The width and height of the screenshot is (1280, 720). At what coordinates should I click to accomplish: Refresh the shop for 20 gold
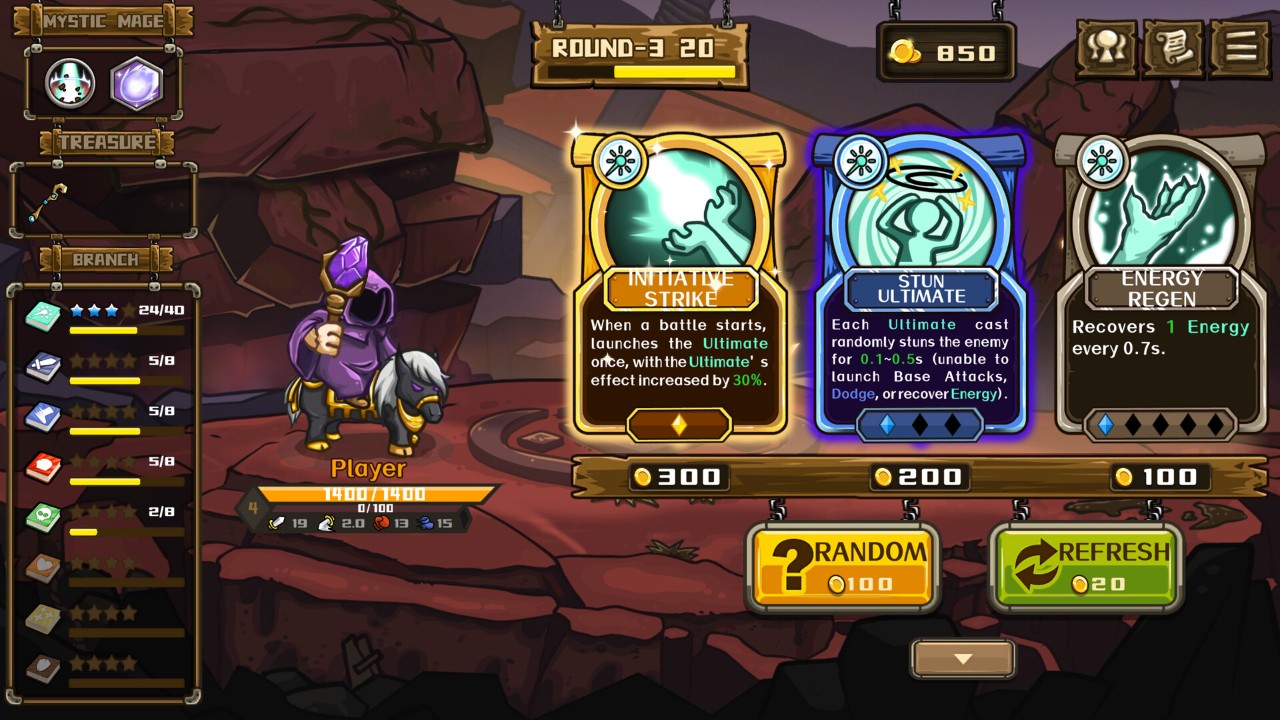coord(1085,566)
